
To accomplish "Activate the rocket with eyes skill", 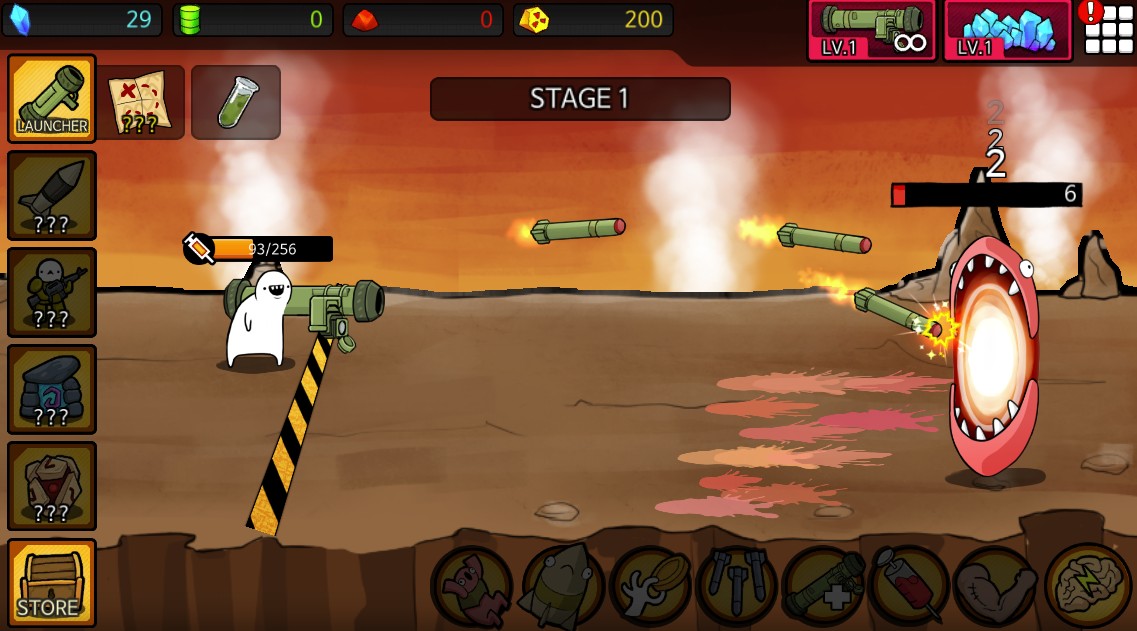I will coord(560,586).
